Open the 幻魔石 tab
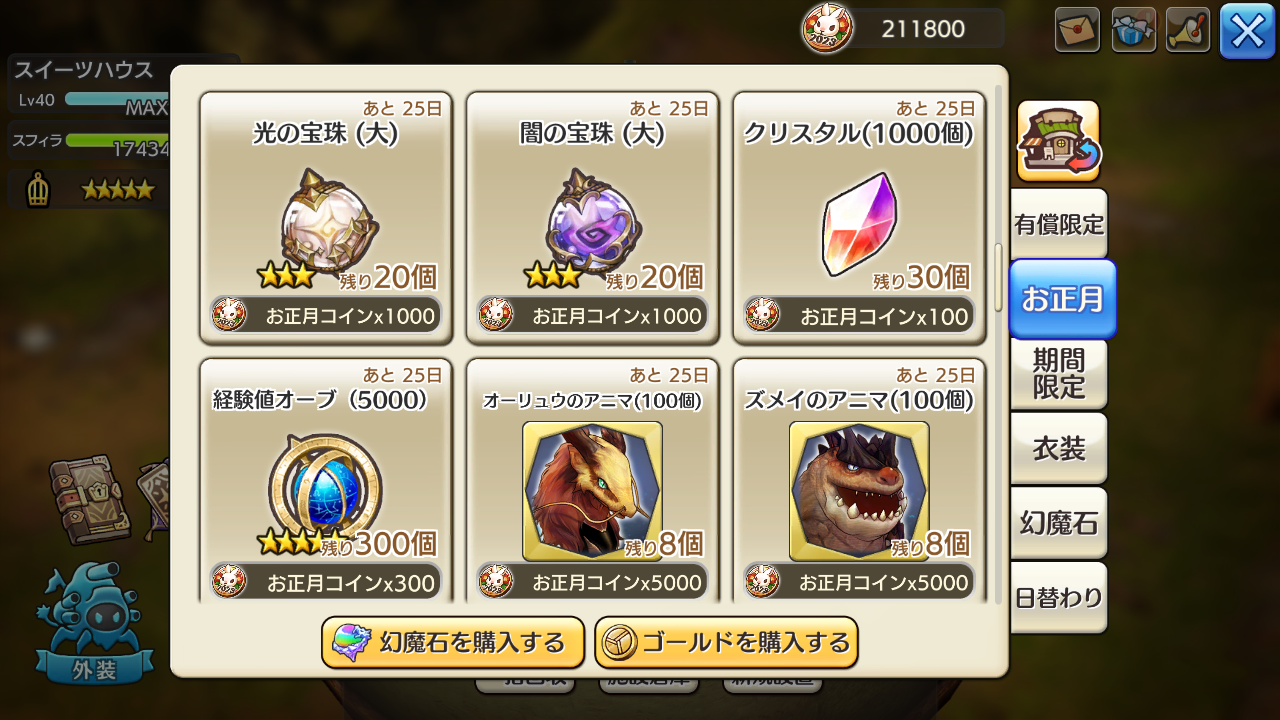 coord(1059,523)
